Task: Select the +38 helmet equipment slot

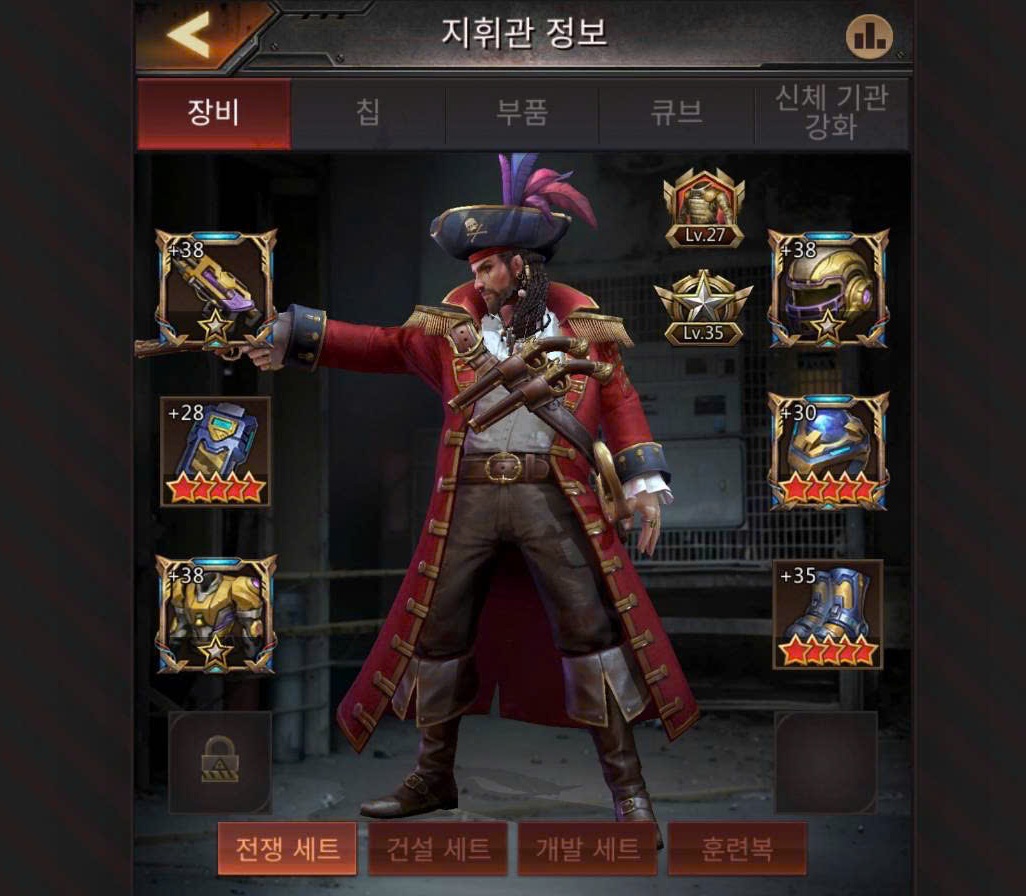Action: [x=828, y=288]
